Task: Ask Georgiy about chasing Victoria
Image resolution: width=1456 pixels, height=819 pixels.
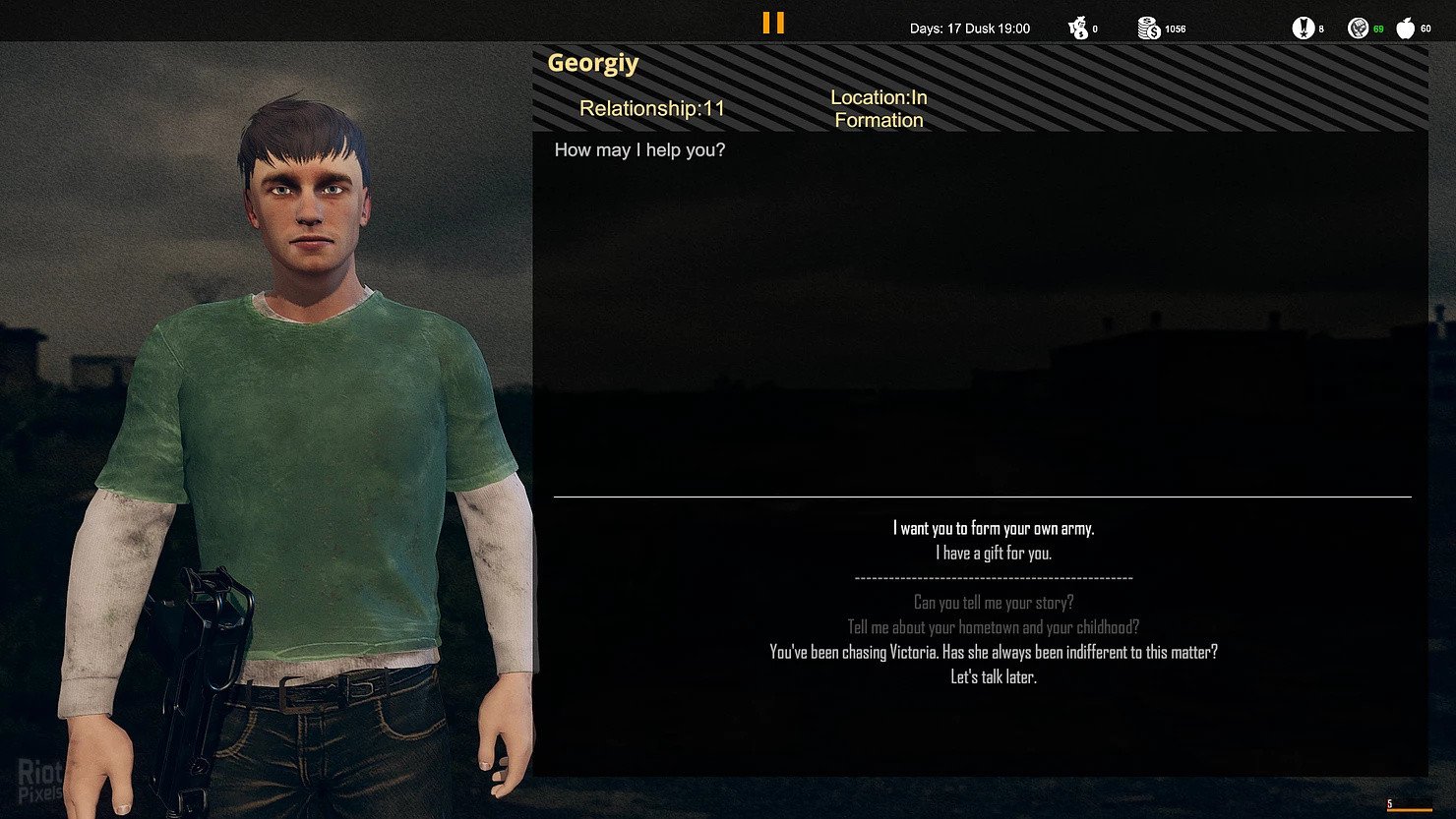Action: 993,652
